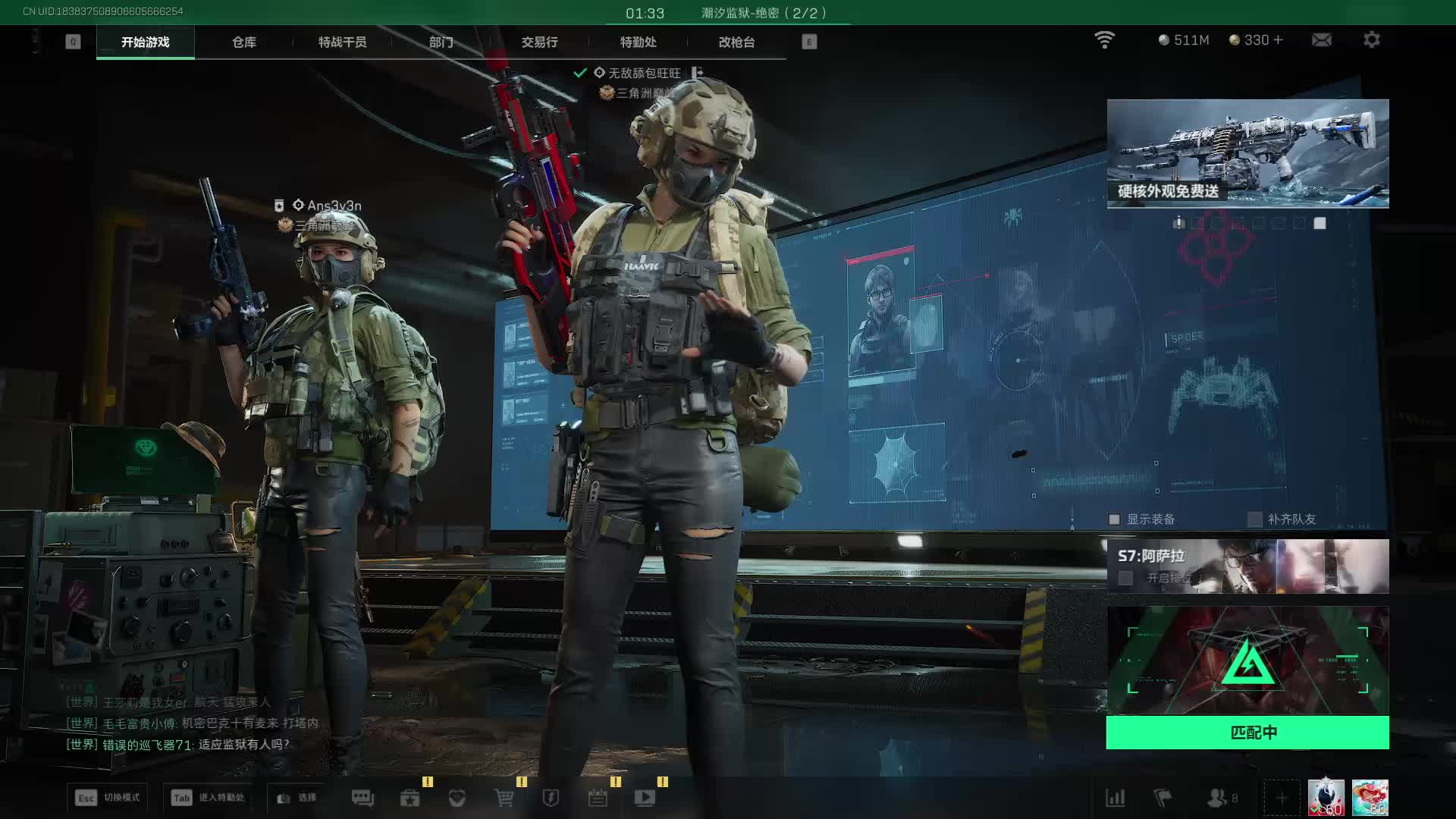Viewport: 1456px width, 819px height.
Task: Open the 特勤处 tab
Action: (x=638, y=42)
